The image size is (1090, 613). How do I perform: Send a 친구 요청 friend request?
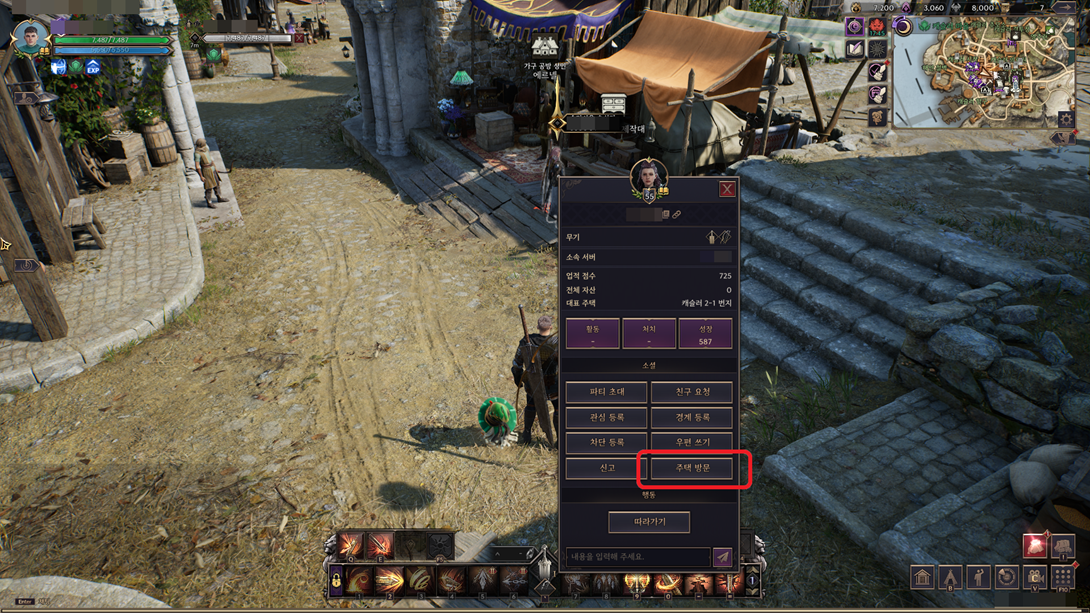pyautogui.click(x=691, y=392)
